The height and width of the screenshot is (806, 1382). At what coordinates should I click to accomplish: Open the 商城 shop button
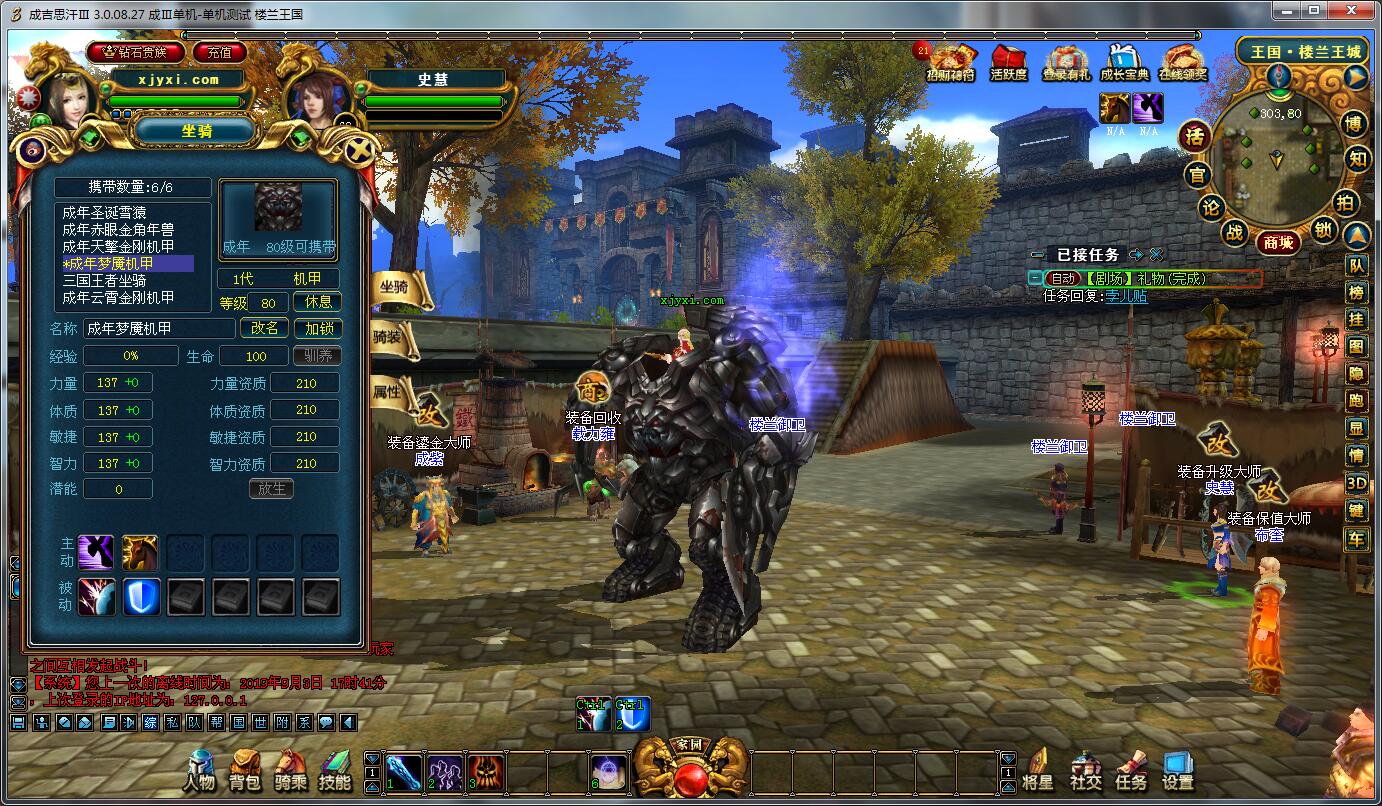click(x=1278, y=242)
